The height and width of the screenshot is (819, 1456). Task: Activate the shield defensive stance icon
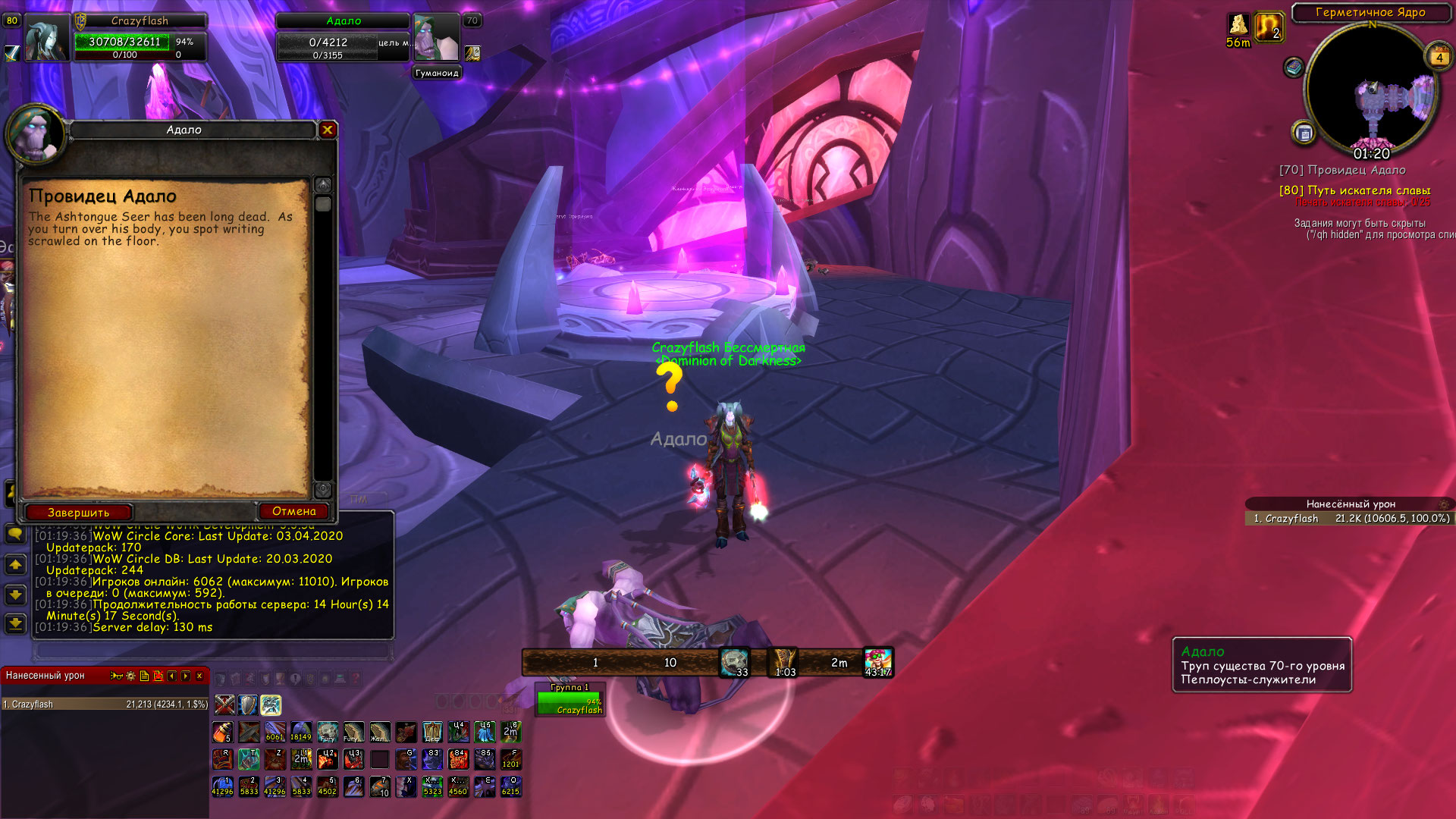[x=248, y=705]
